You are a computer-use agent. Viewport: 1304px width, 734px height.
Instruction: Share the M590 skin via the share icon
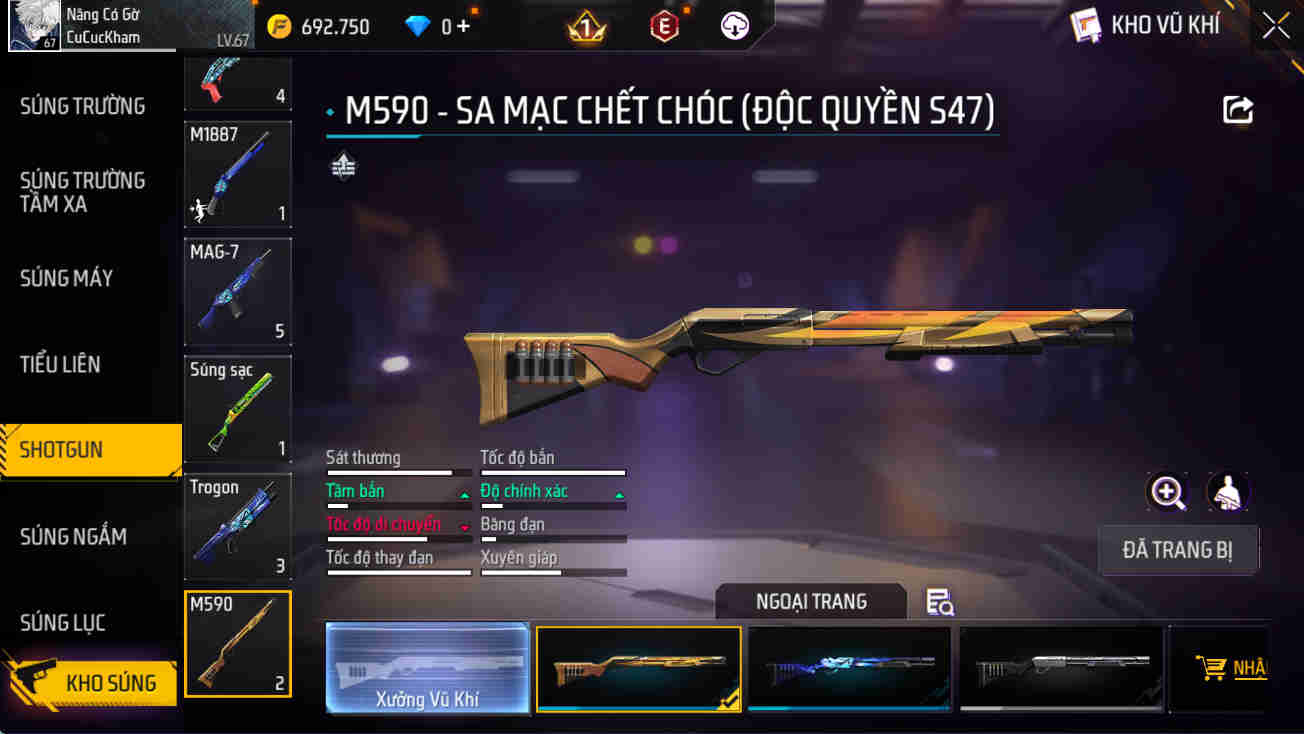(x=1238, y=109)
